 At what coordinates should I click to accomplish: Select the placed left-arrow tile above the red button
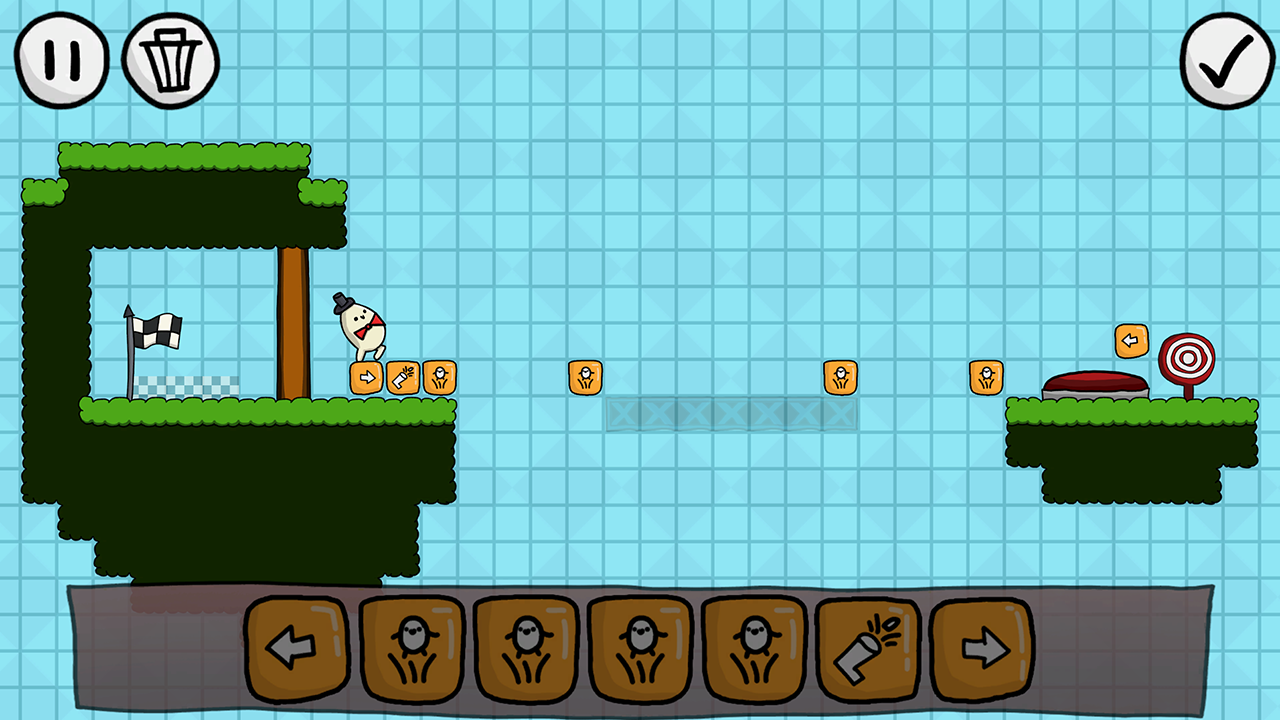1131,340
